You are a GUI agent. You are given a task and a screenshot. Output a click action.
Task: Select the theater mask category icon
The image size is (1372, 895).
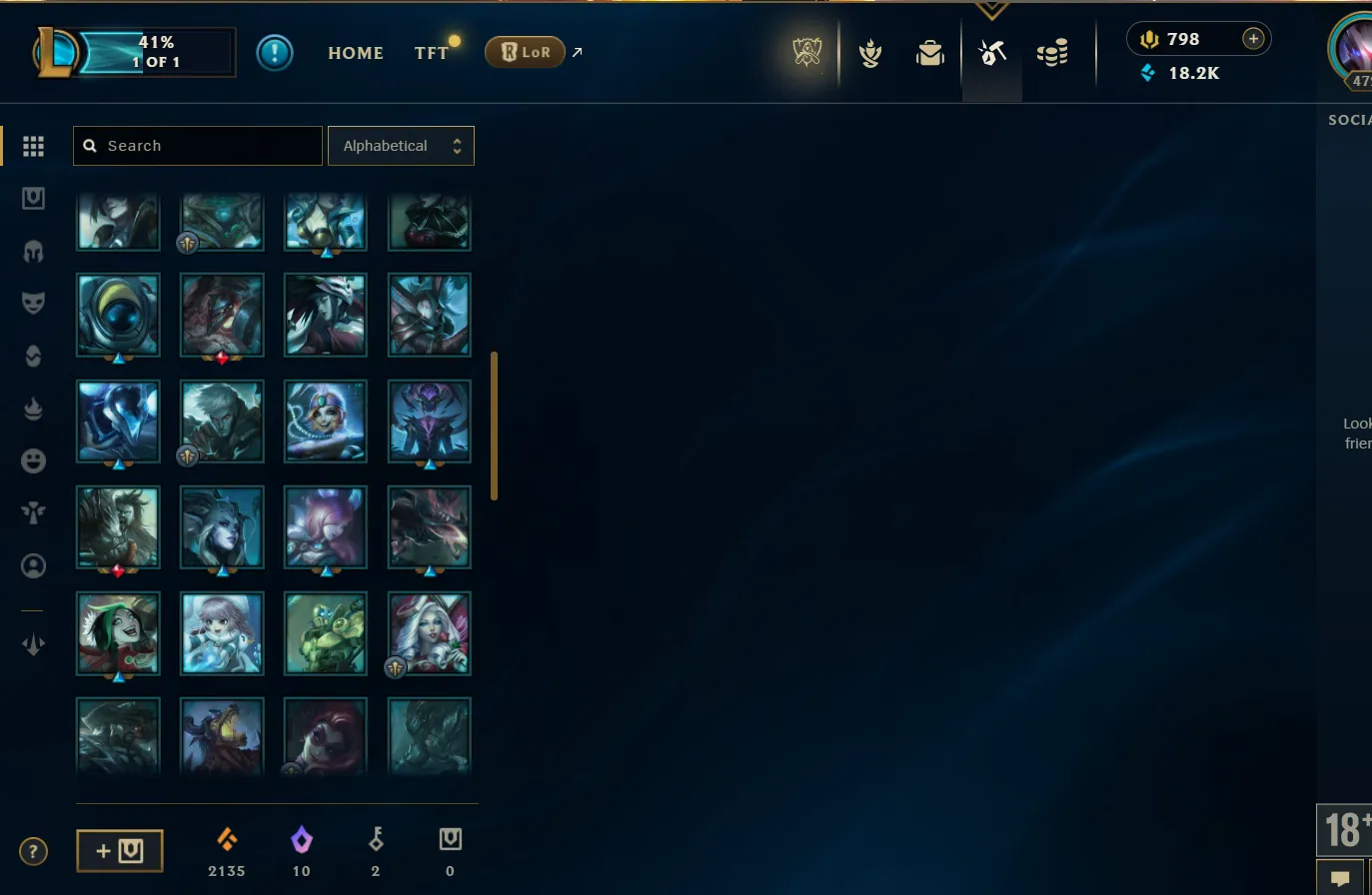(33, 303)
